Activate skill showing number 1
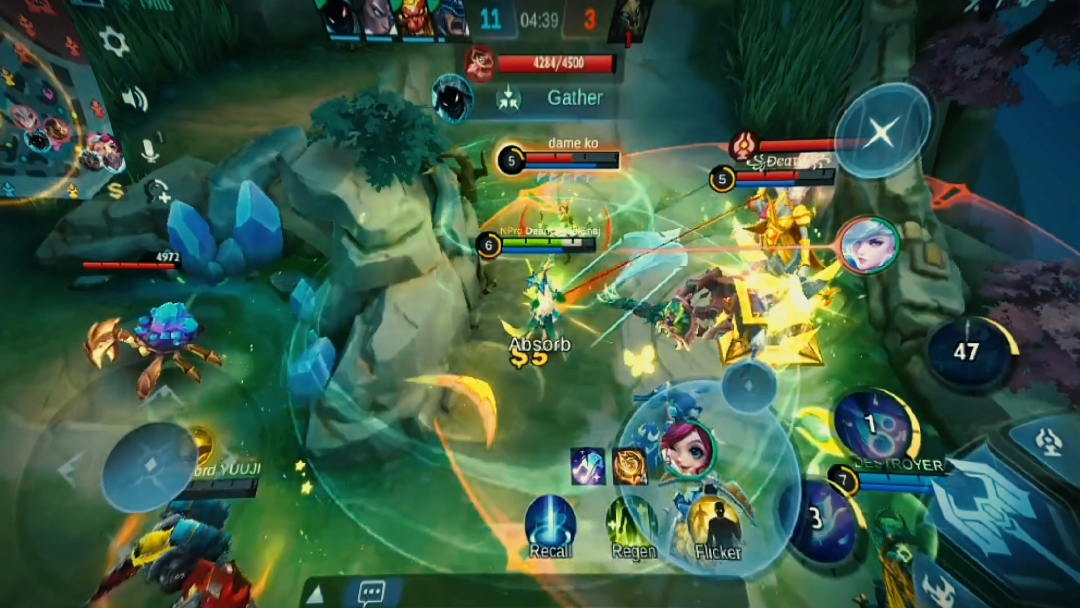 coord(875,427)
